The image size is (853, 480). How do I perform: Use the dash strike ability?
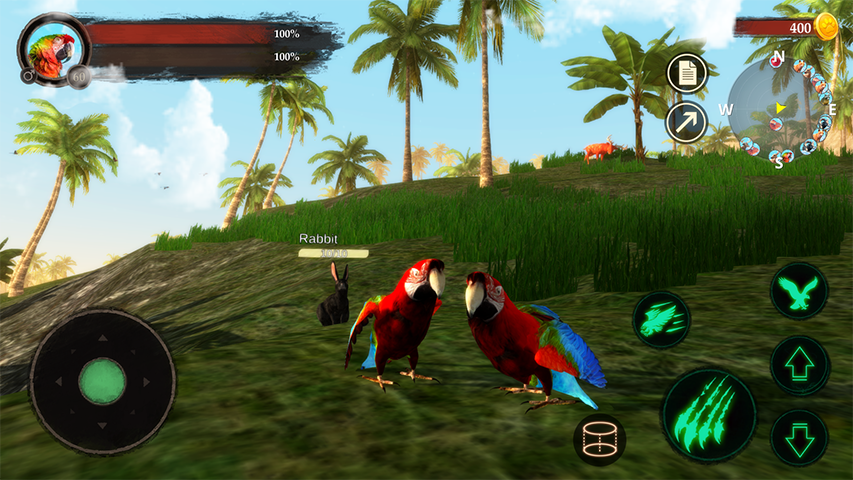[661, 320]
